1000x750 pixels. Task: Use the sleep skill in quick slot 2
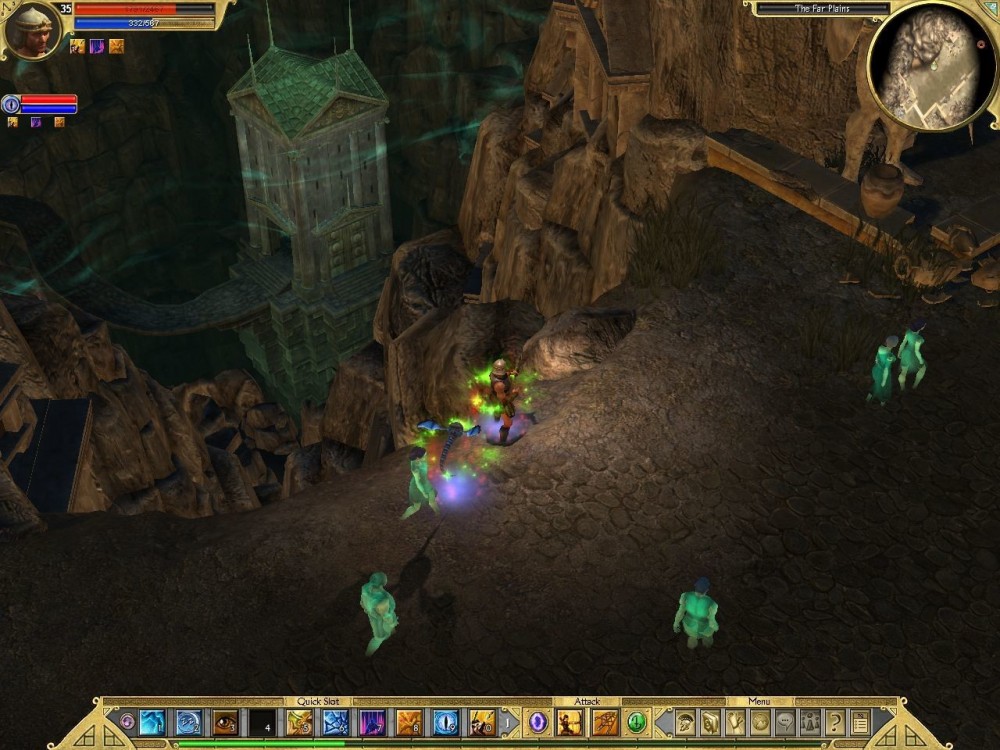(x=188, y=722)
